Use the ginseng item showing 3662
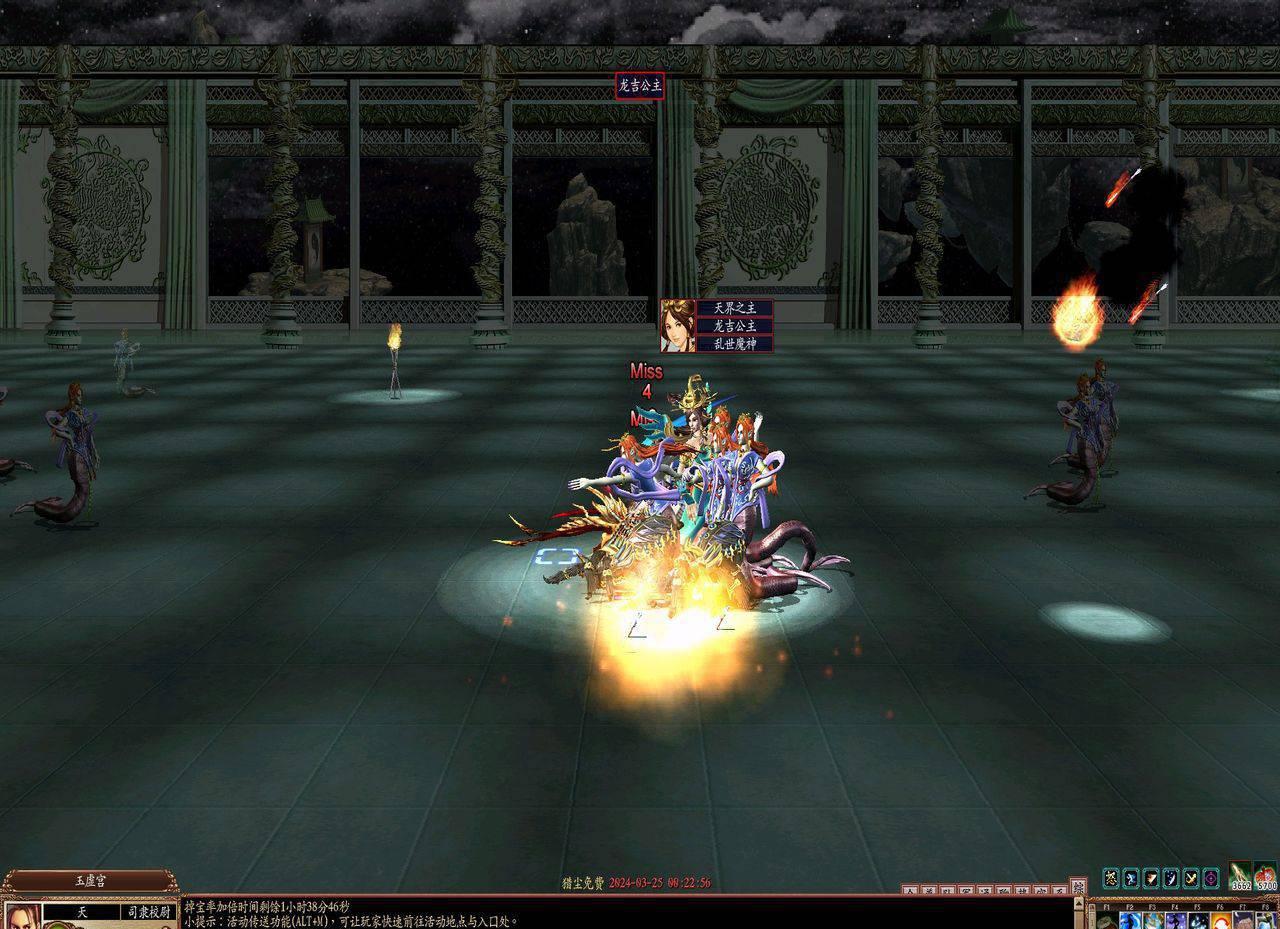The image size is (1280, 929). tap(1241, 876)
